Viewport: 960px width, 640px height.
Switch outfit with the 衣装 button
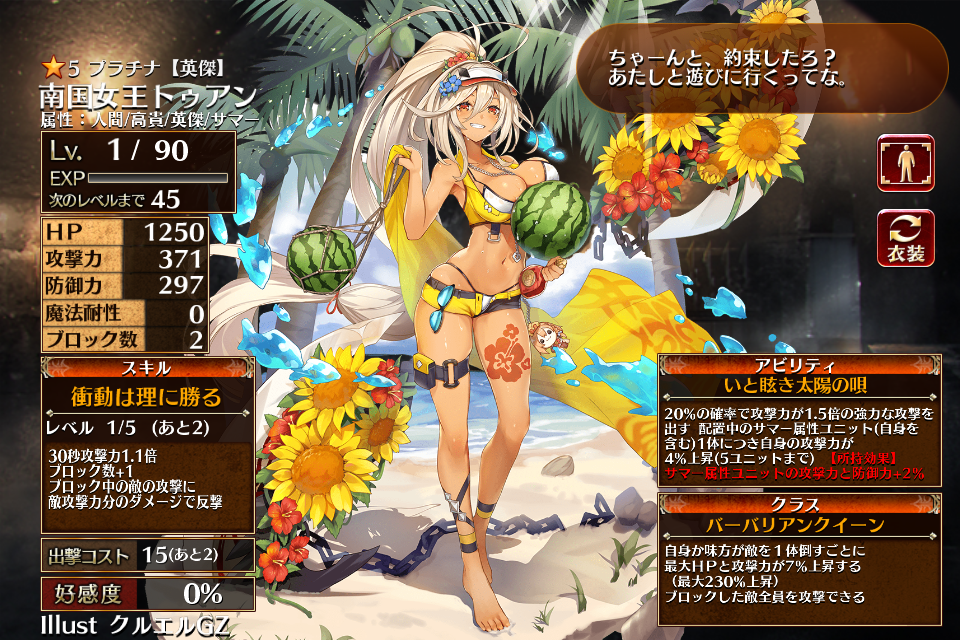point(905,237)
